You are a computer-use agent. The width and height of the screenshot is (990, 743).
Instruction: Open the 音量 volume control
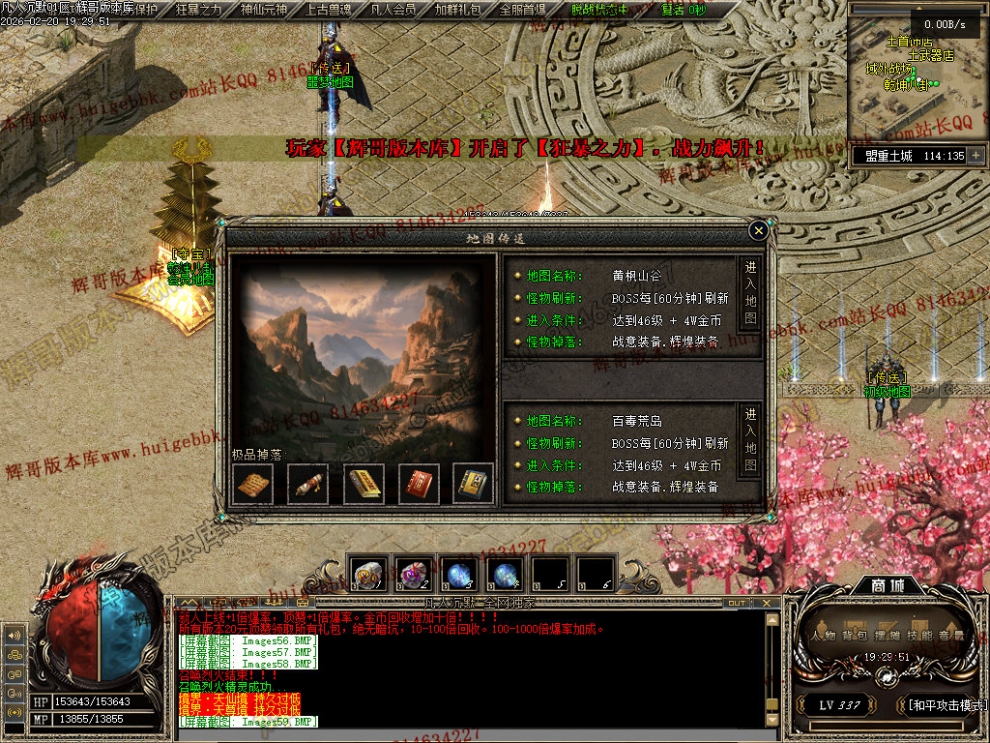(951, 635)
